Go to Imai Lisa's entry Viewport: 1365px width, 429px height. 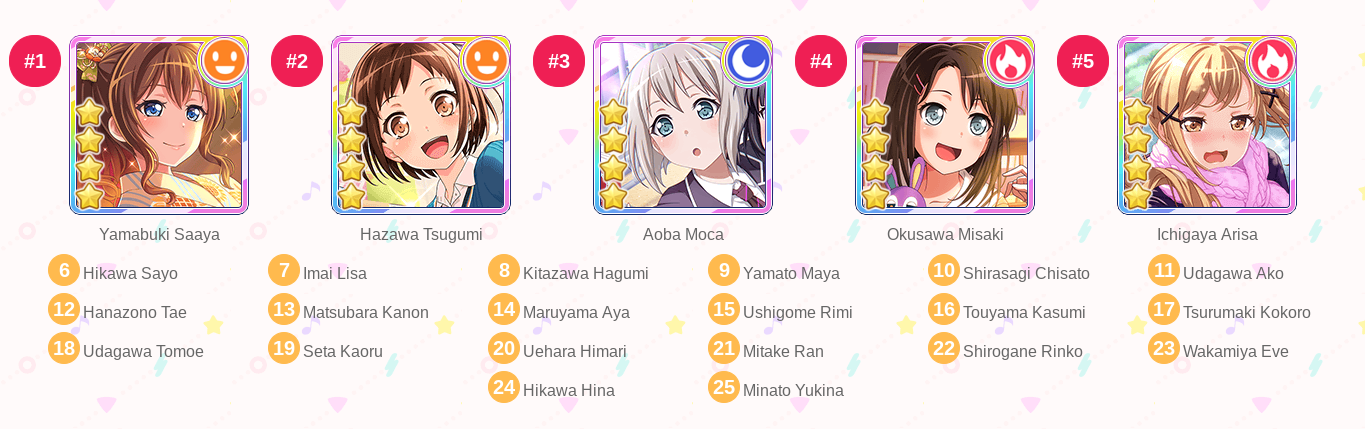pos(334,273)
